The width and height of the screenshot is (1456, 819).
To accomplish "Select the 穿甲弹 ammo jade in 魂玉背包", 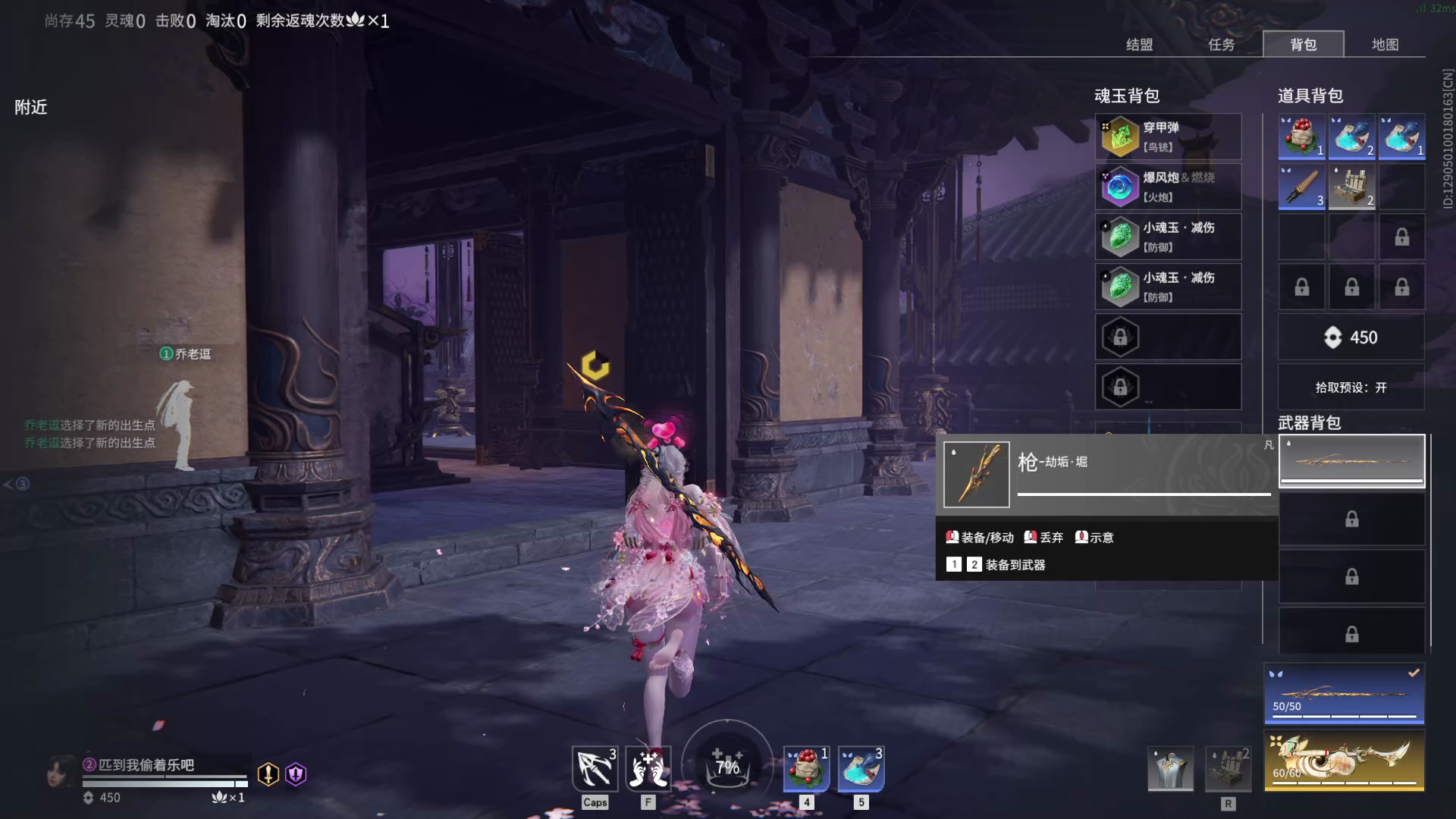I will pos(1168,136).
